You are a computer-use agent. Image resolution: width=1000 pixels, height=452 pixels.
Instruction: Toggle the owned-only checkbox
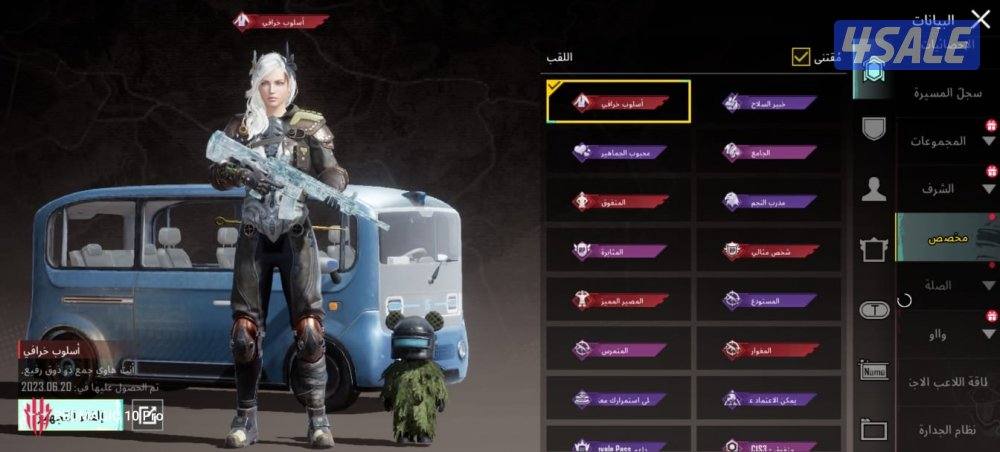click(800, 57)
